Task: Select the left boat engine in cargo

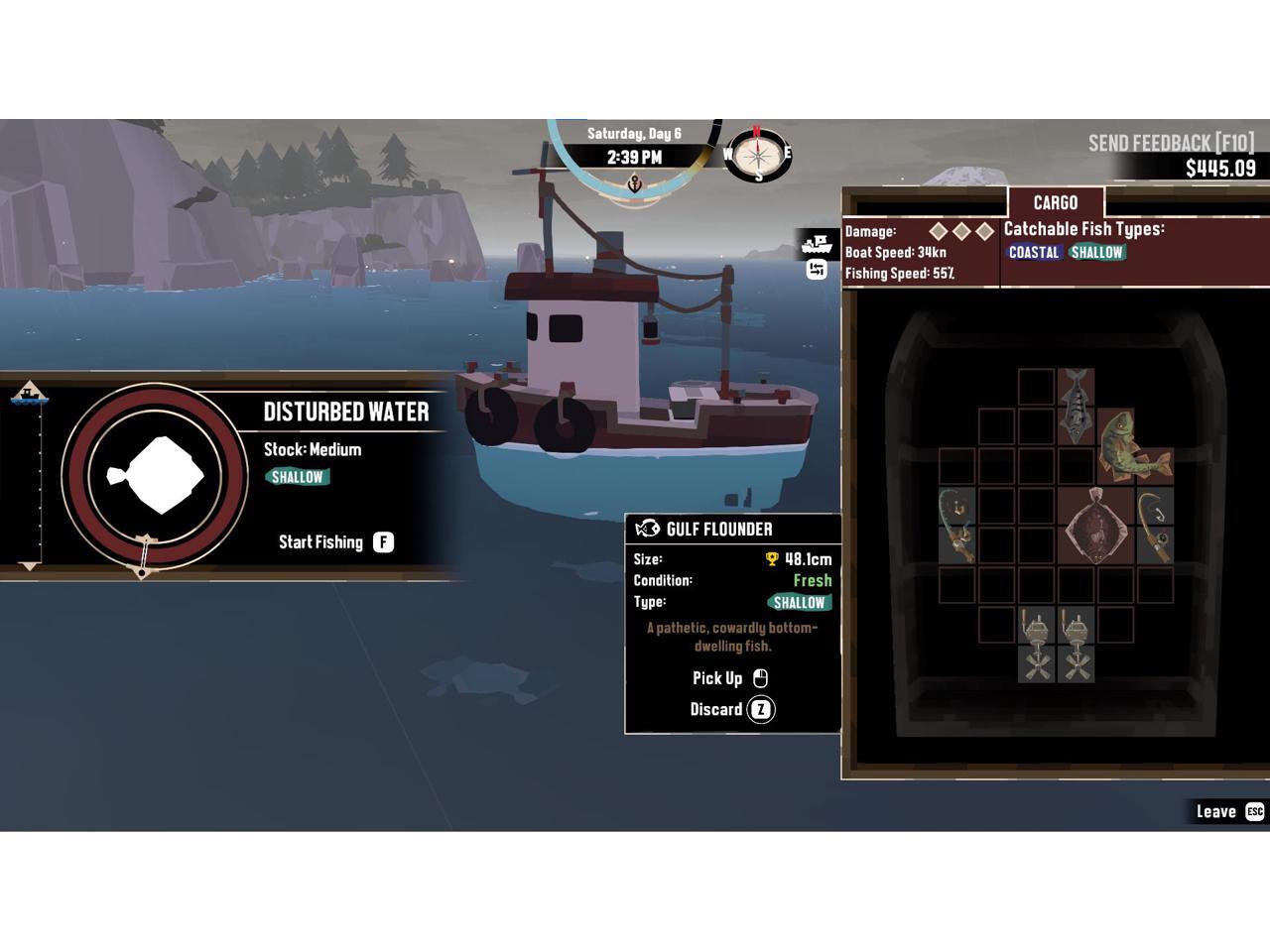Action: point(1037,646)
